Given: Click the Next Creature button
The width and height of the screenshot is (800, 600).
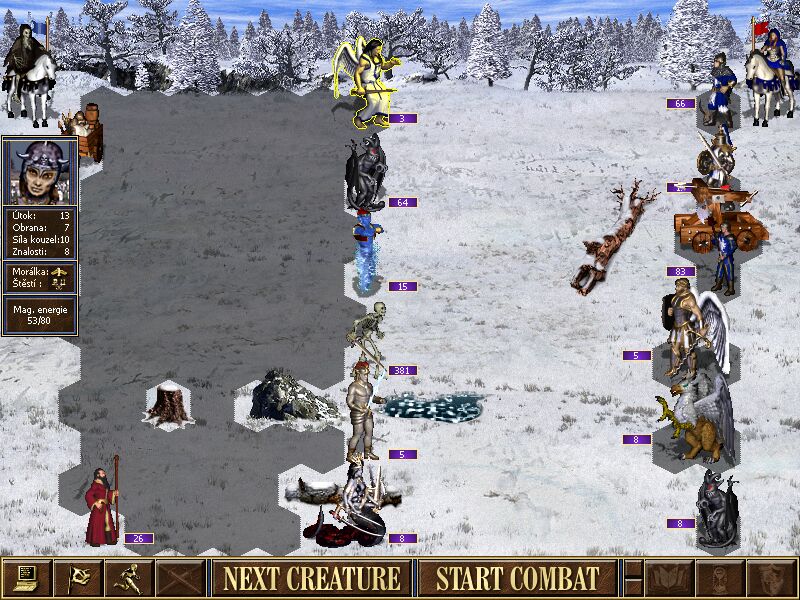Looking at the screenshot, I should click(311, 578).
